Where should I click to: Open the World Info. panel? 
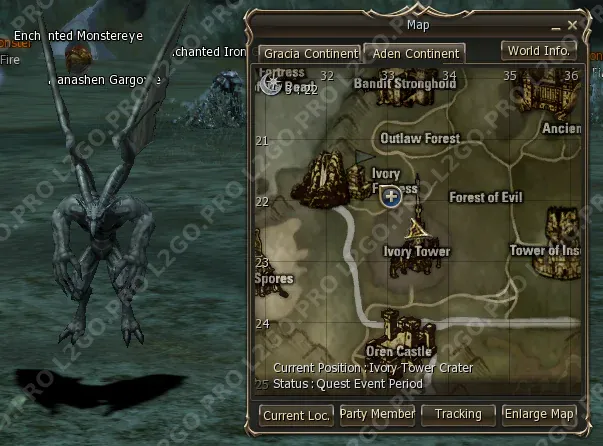point(539,50)
